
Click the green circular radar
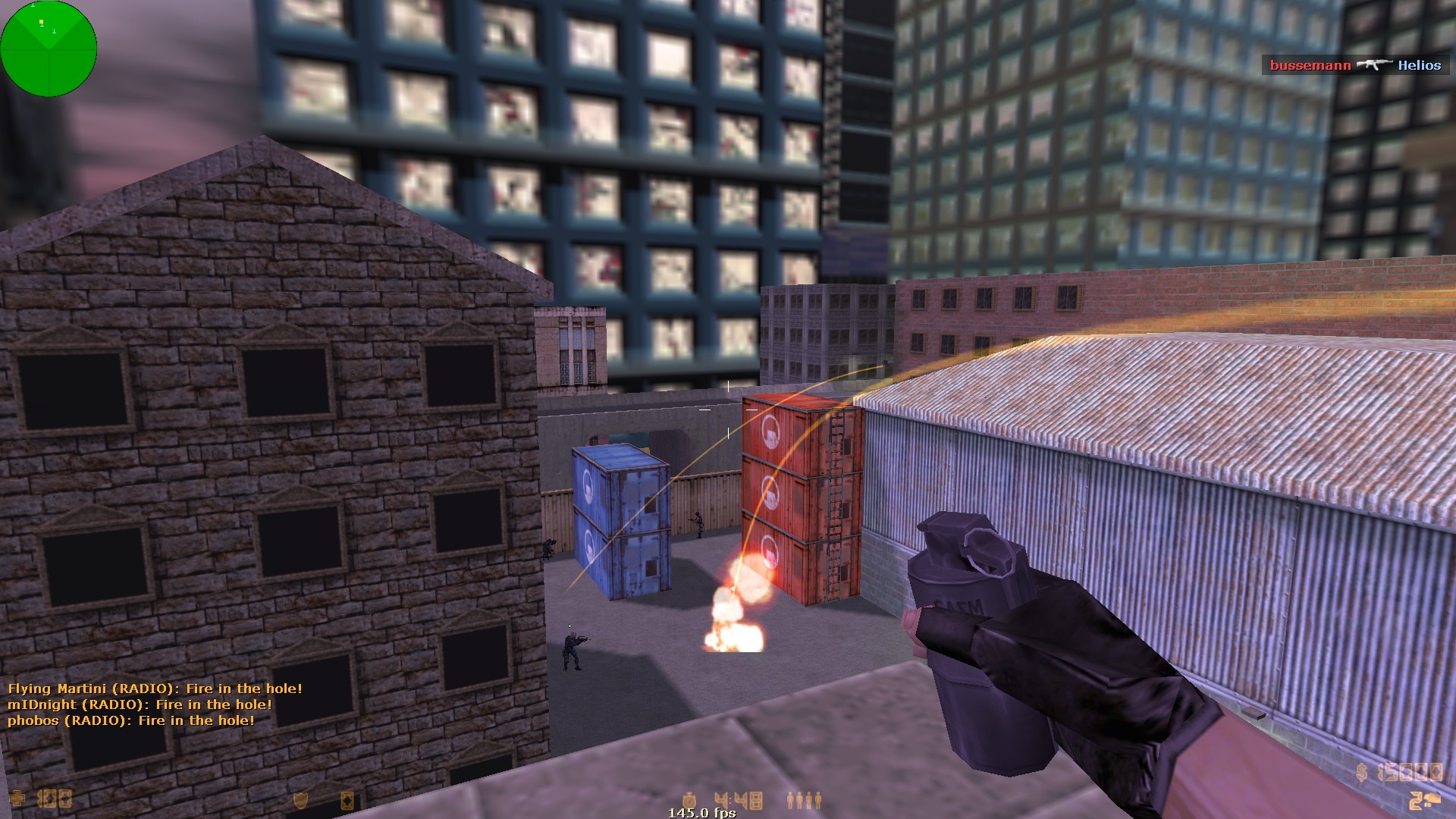tap(49, 49)
